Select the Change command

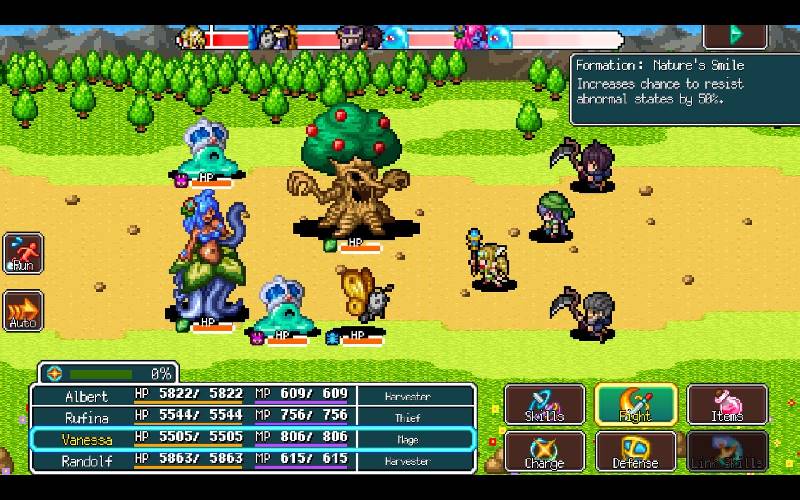(544, 451)
